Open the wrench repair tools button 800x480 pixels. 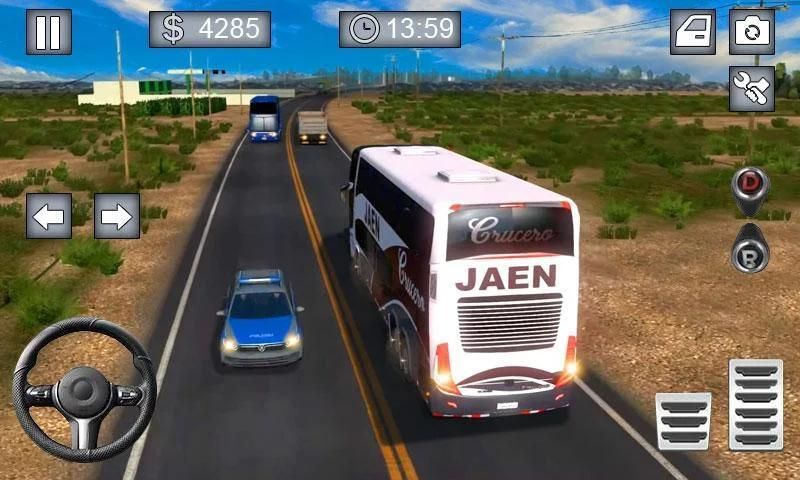752,89
